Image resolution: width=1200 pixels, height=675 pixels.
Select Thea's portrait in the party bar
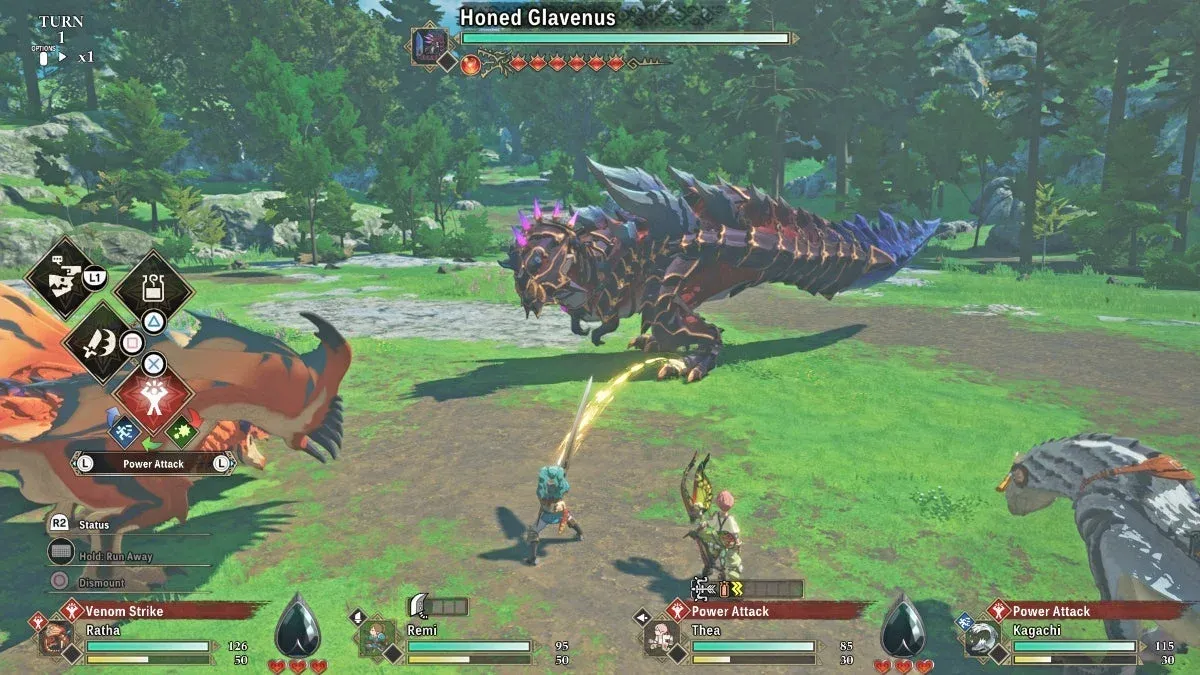pos(661,637)
